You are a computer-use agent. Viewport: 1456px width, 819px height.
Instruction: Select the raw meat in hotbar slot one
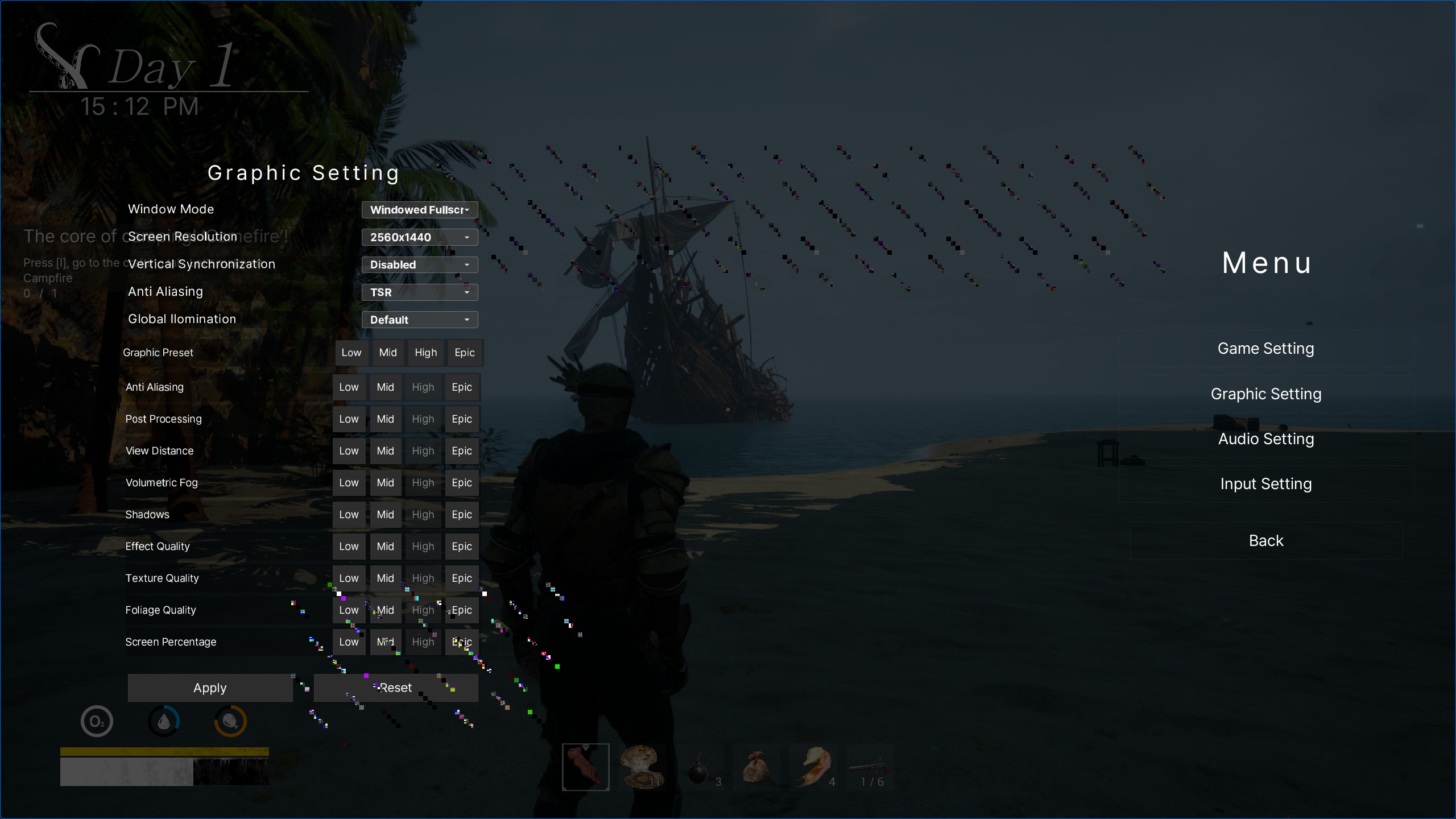(x=585, y=767)
